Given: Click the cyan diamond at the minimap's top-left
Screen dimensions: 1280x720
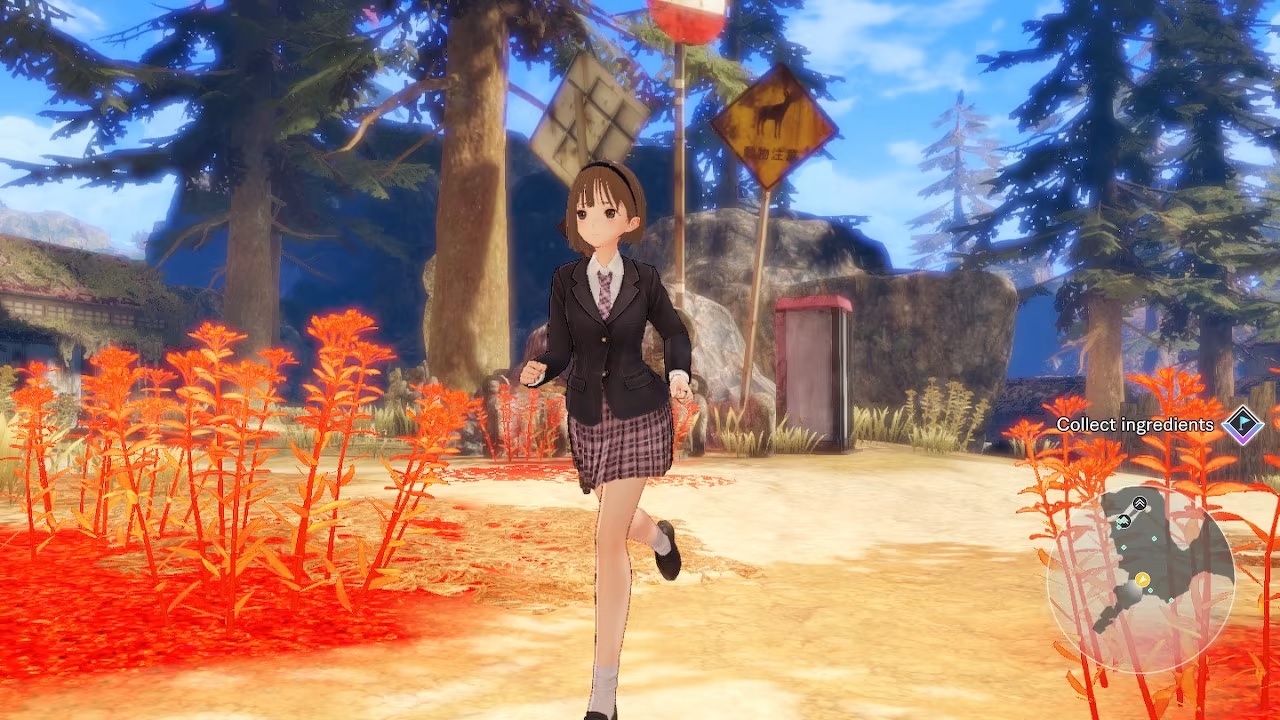Looking at the screenshot, I should tap(1119, 526).
